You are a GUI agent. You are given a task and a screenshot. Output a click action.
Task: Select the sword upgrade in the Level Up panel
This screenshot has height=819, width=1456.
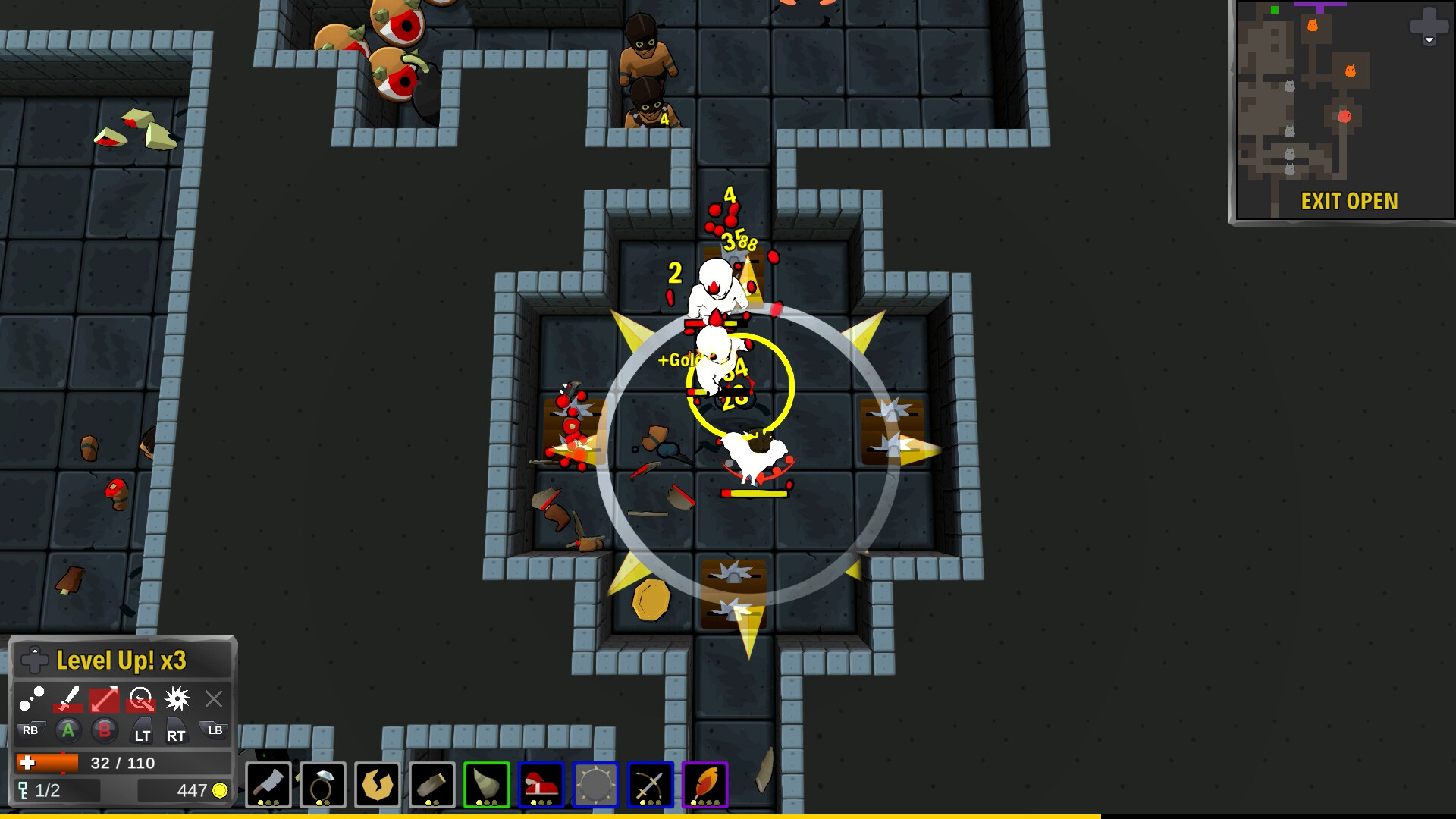[x=68, y=699]
